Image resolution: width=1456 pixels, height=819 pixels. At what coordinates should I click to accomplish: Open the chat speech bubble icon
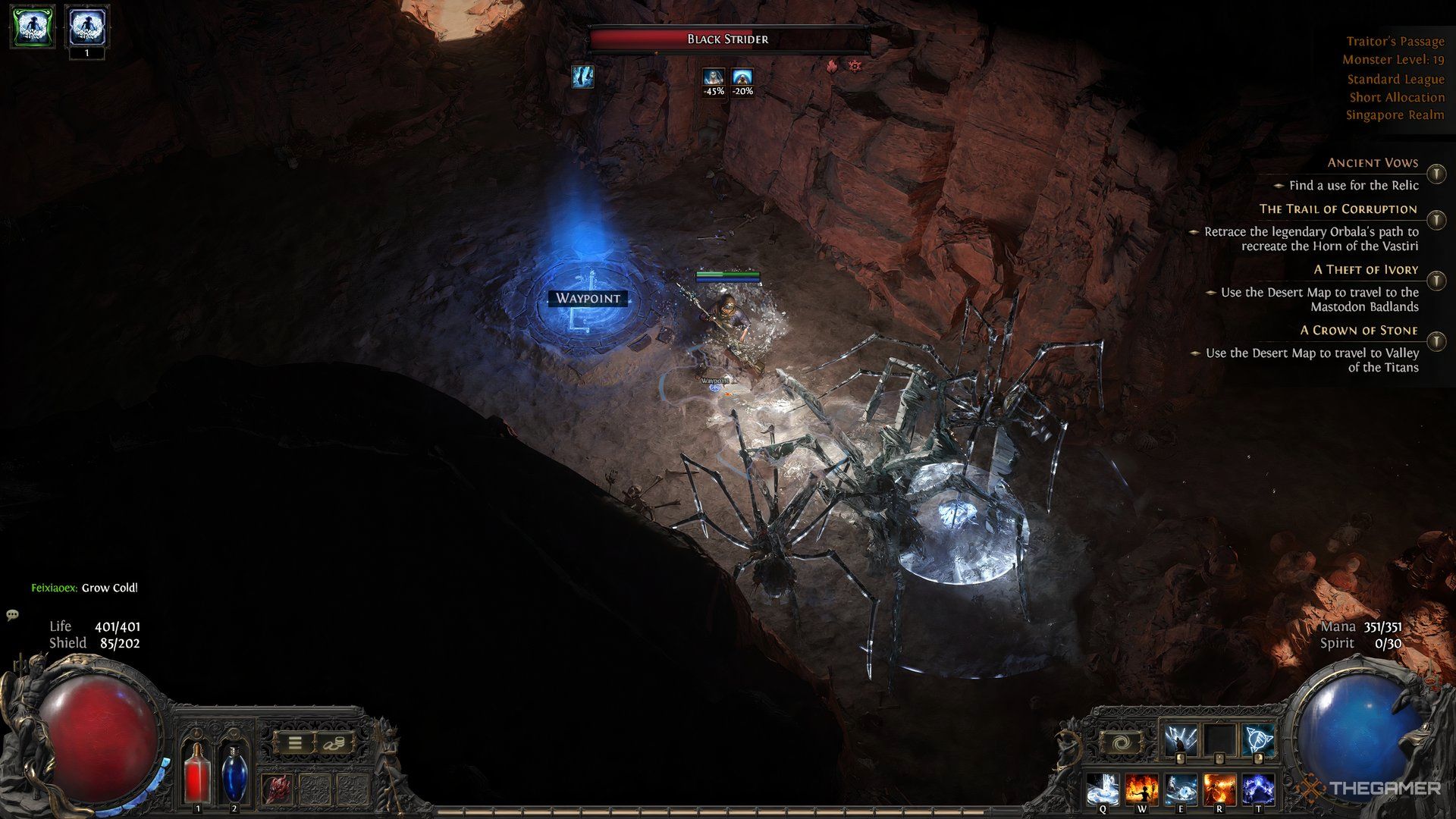pos(12,614)
